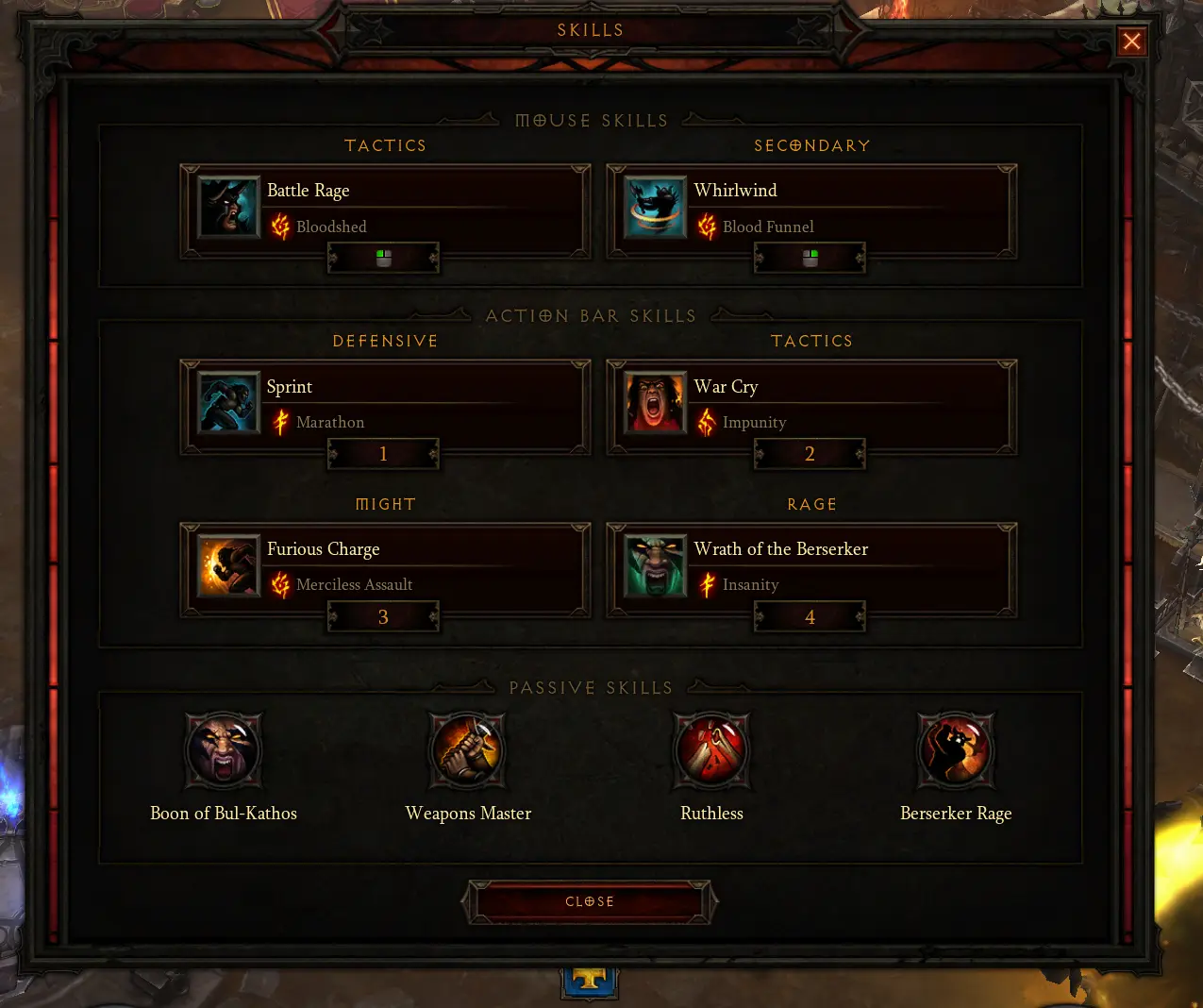Click the Close button at the bottom

pyautogui.click(x=590, y=902)
